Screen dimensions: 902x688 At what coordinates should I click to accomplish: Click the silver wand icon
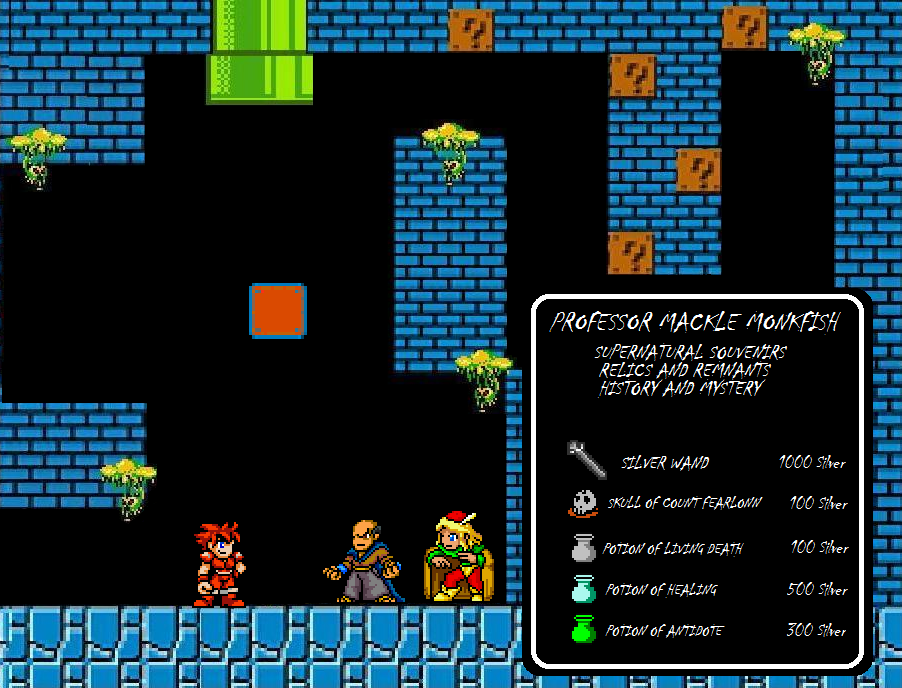pos(586,459)
